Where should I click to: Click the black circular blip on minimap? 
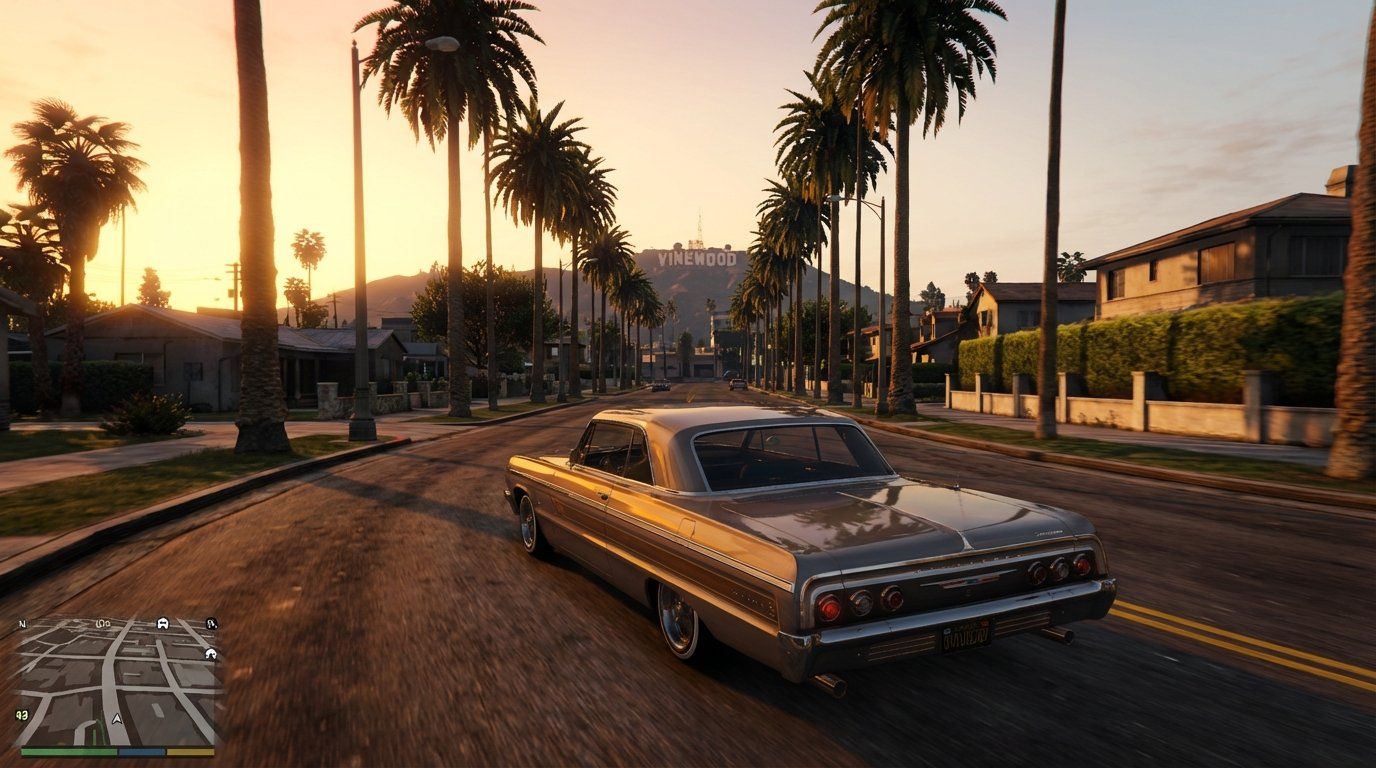pyautogui.click(x=212, y=624)
